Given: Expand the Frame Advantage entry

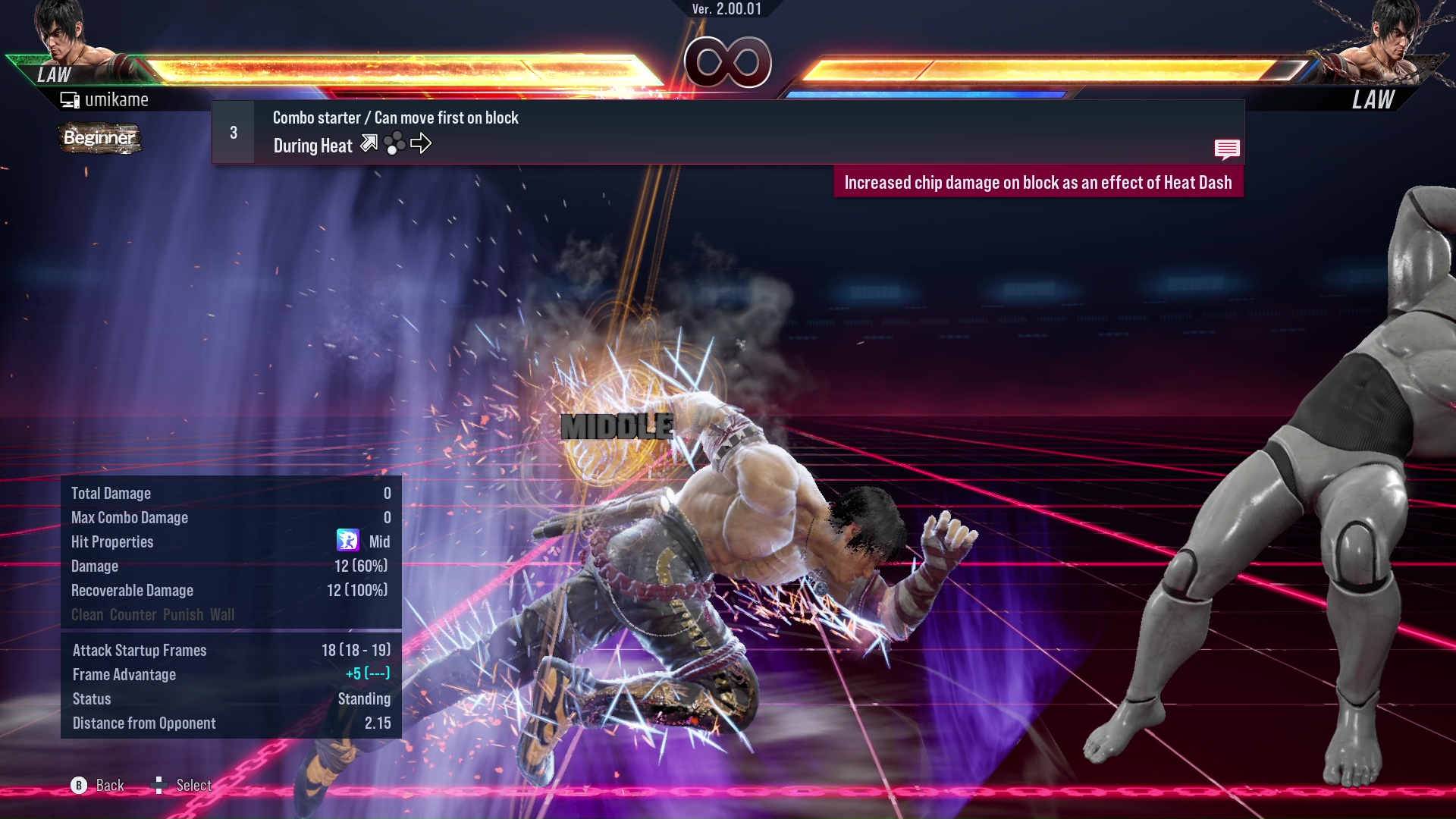Looking at the screenshot, I should point(124,674).
